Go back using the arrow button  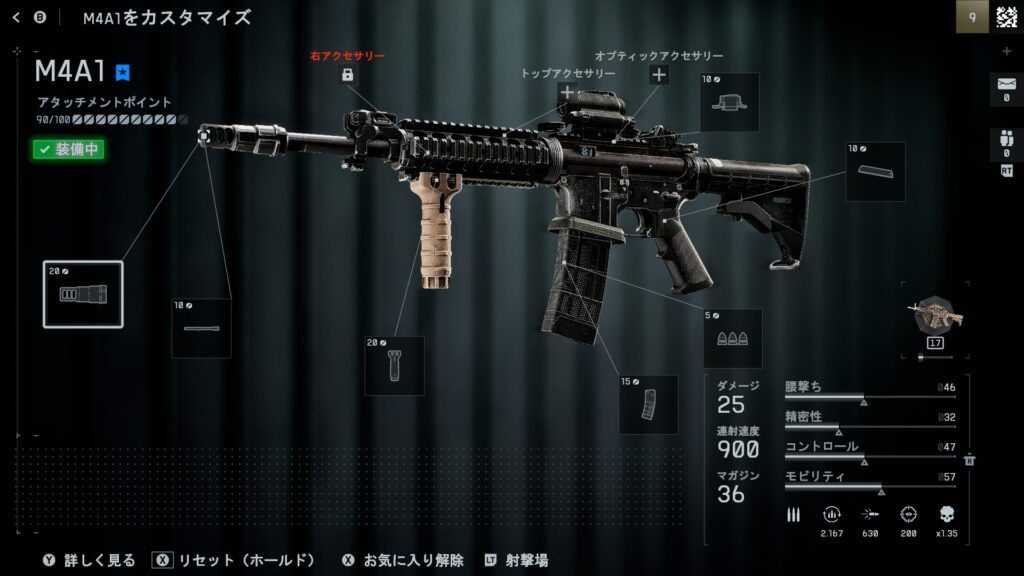(x=16, y=17)
